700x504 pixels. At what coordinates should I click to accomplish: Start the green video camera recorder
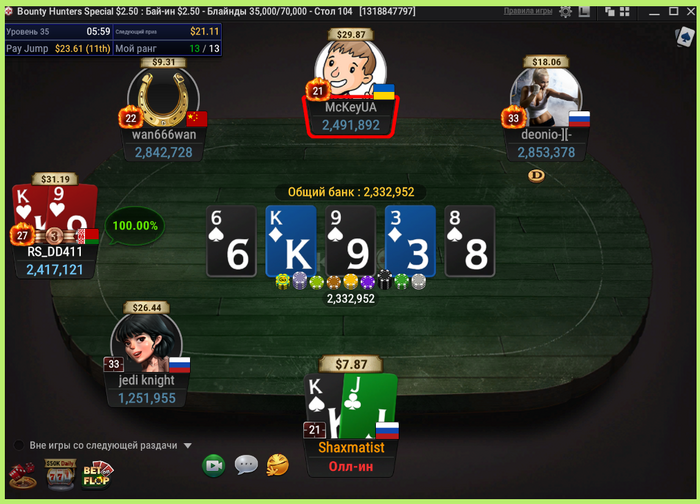[x=213, y=465]
